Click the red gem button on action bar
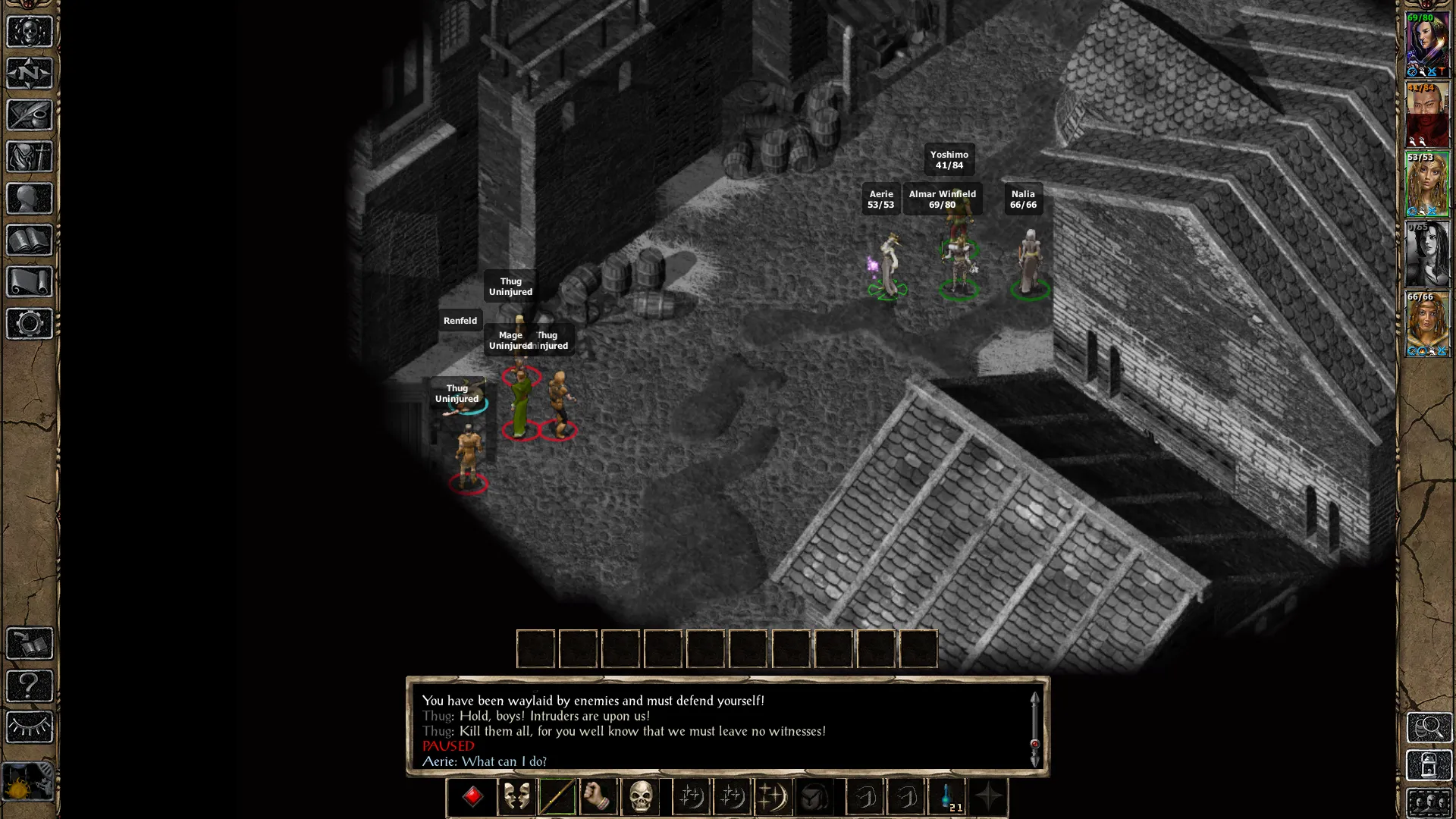 click(472, 796)
